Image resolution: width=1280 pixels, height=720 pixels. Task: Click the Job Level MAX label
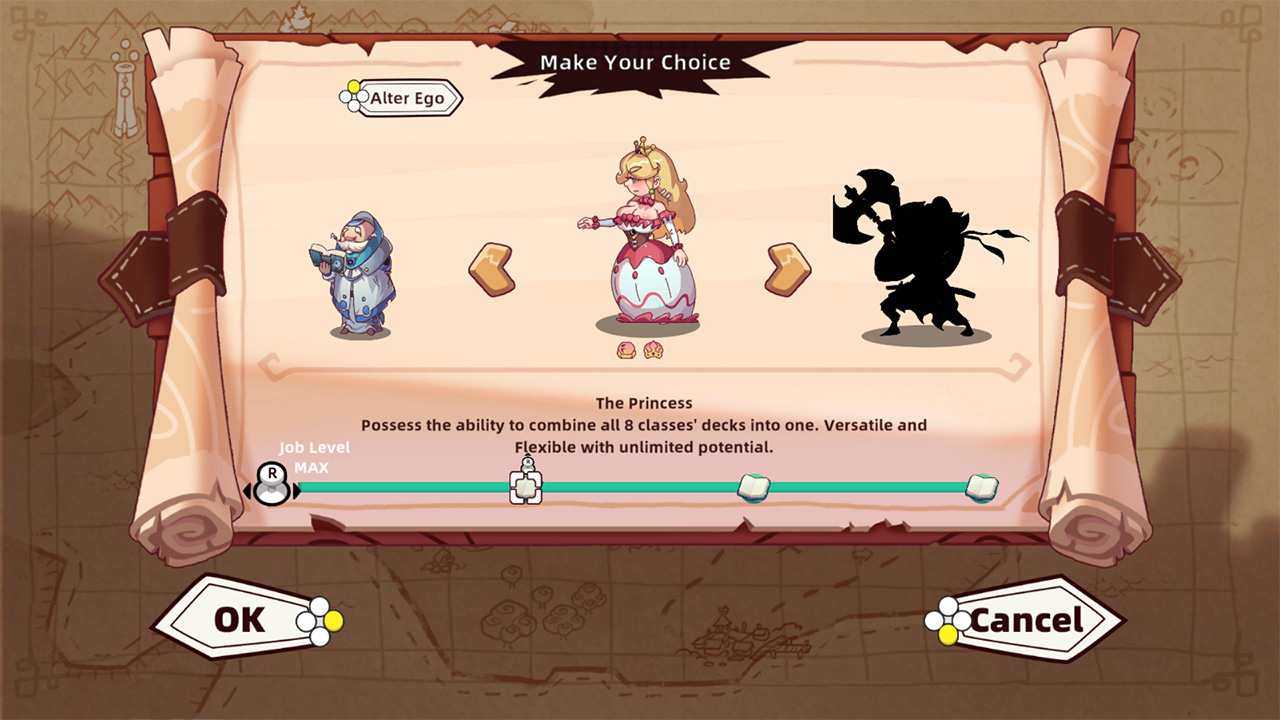317,456
